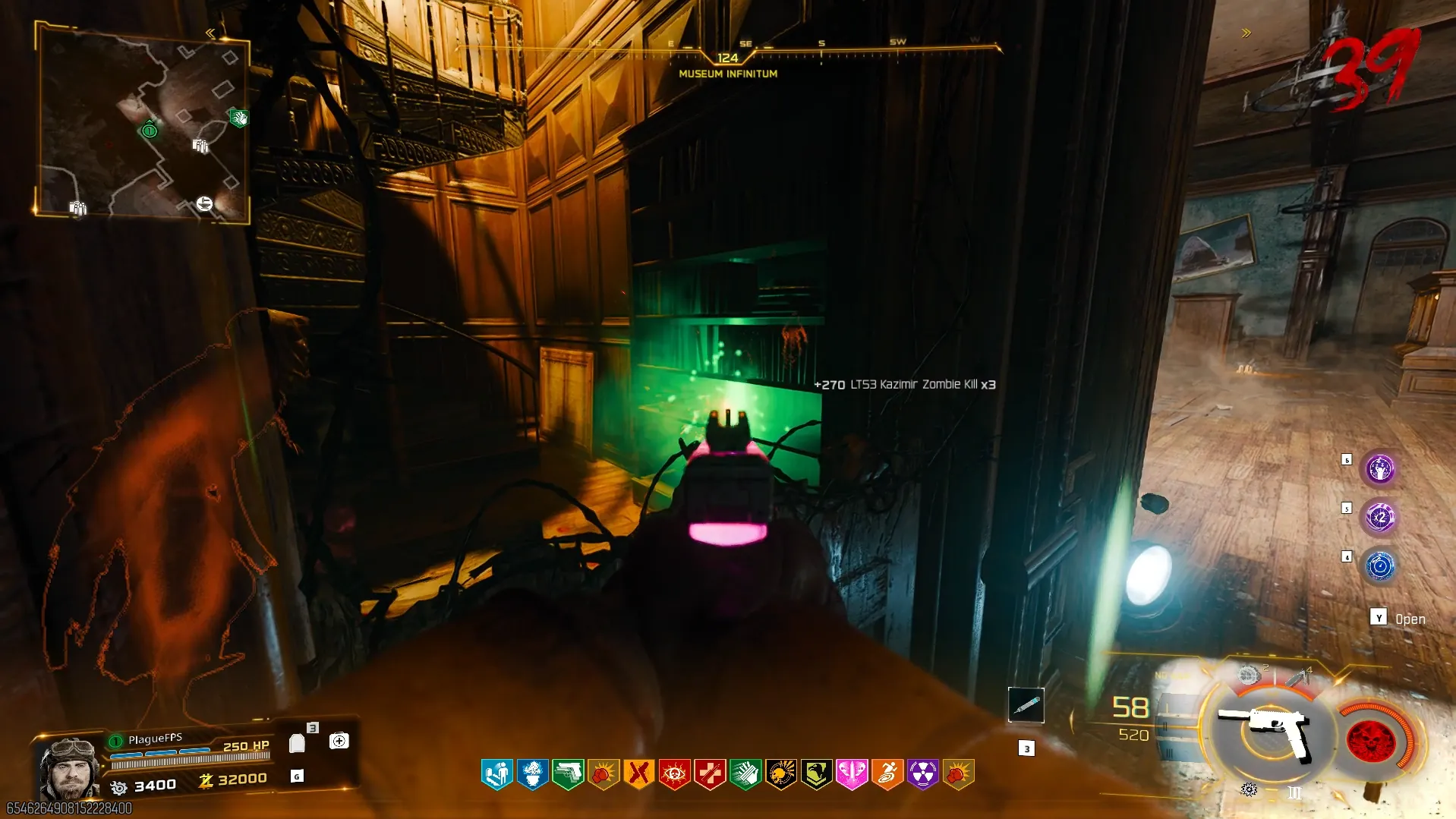Select the black eagle head perk icon
This screenshot has width=1456, height=819.
tap(816, 775)
